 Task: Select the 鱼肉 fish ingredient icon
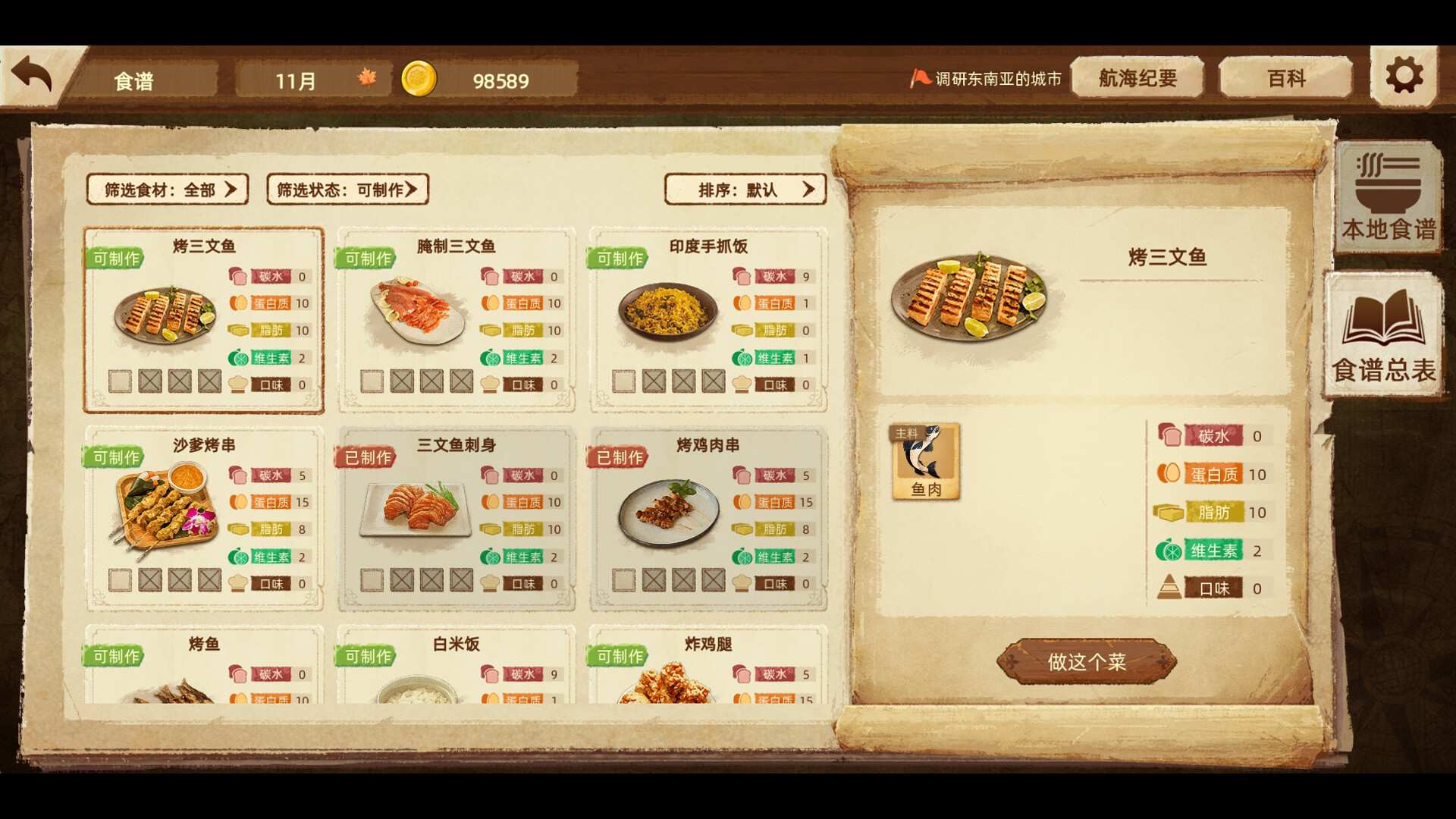(925, 461)
